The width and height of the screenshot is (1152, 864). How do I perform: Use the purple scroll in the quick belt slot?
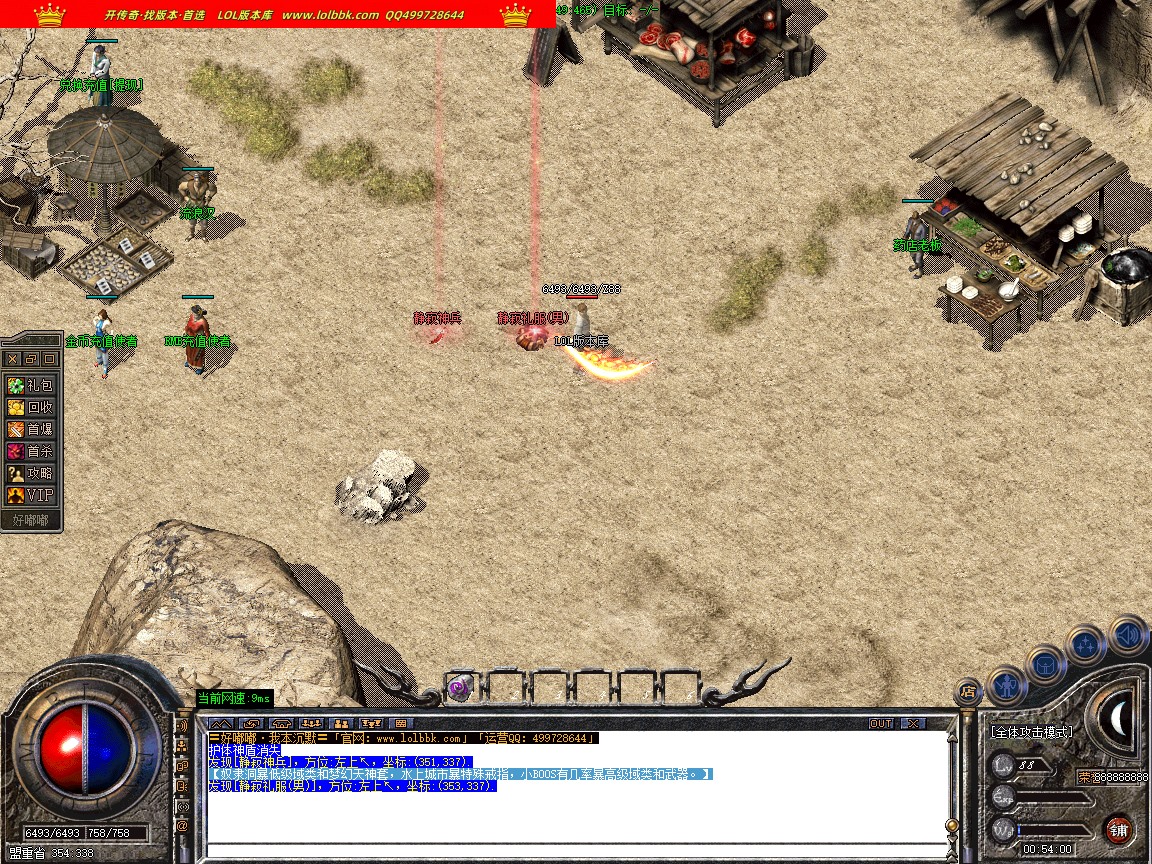point(460,687)
